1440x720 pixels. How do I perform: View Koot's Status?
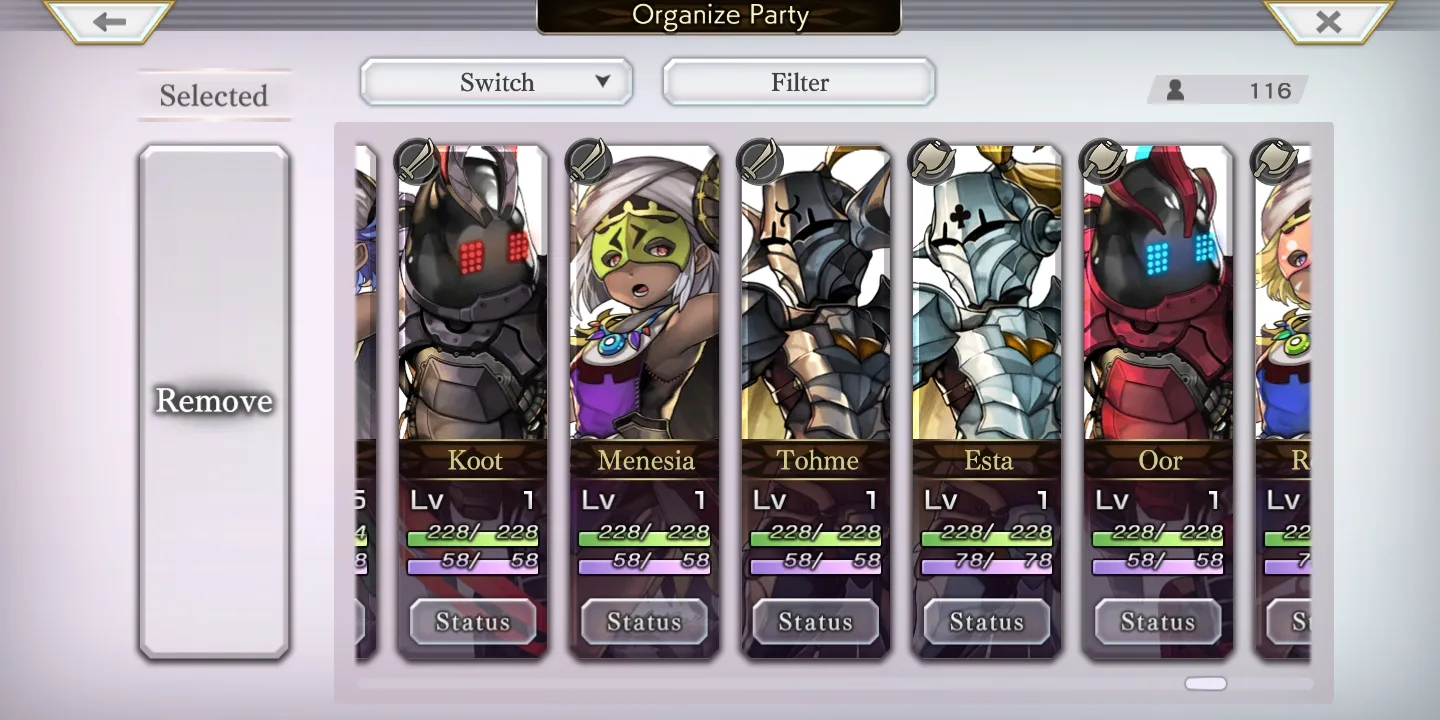473,622
